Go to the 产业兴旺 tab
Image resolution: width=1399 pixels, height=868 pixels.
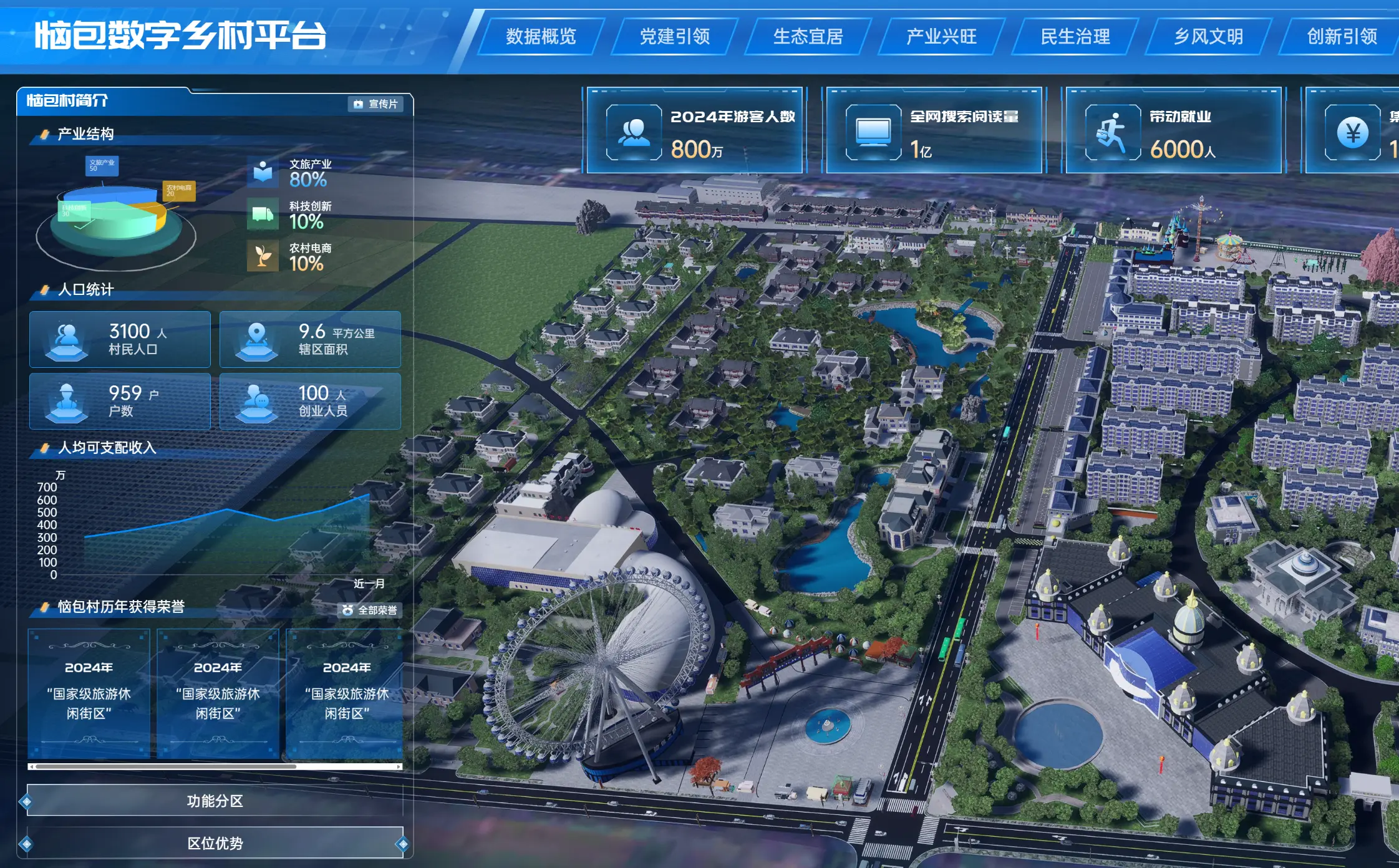[941, 37]
